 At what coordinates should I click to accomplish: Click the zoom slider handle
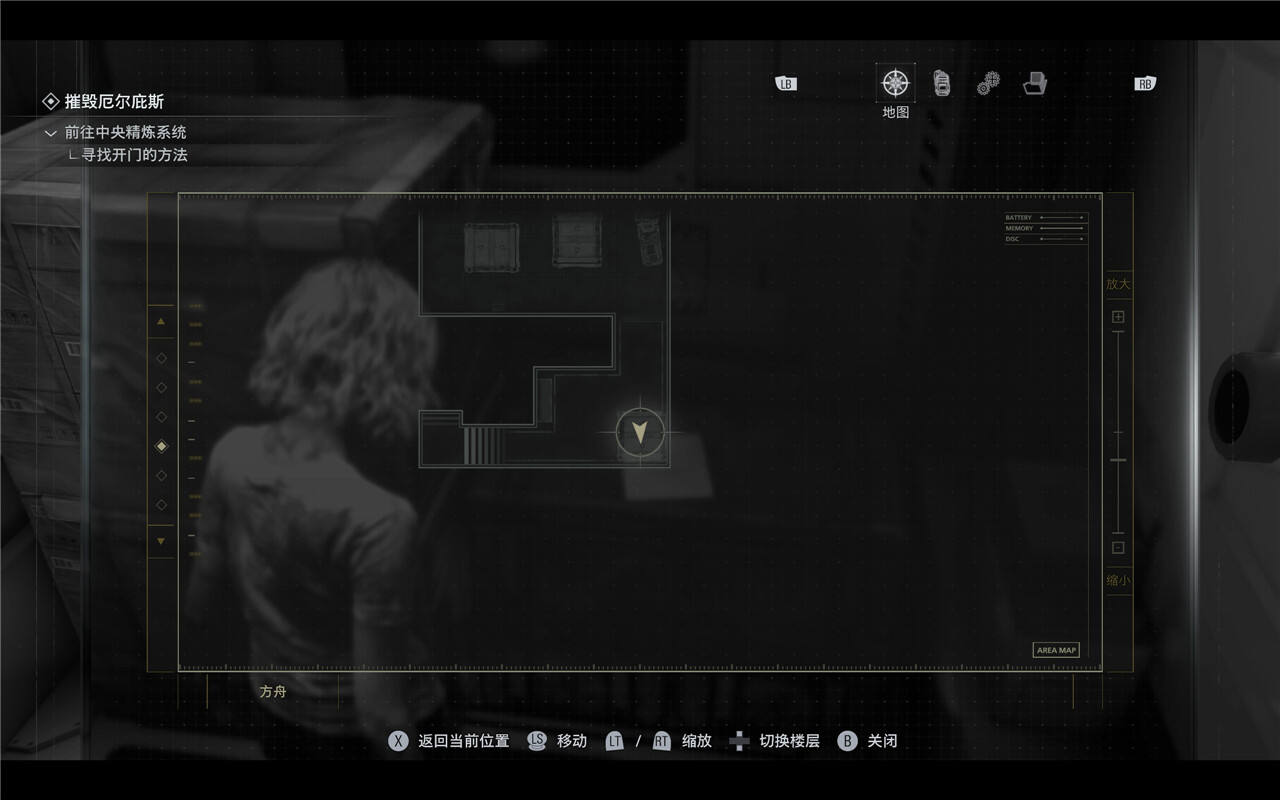1118,460
